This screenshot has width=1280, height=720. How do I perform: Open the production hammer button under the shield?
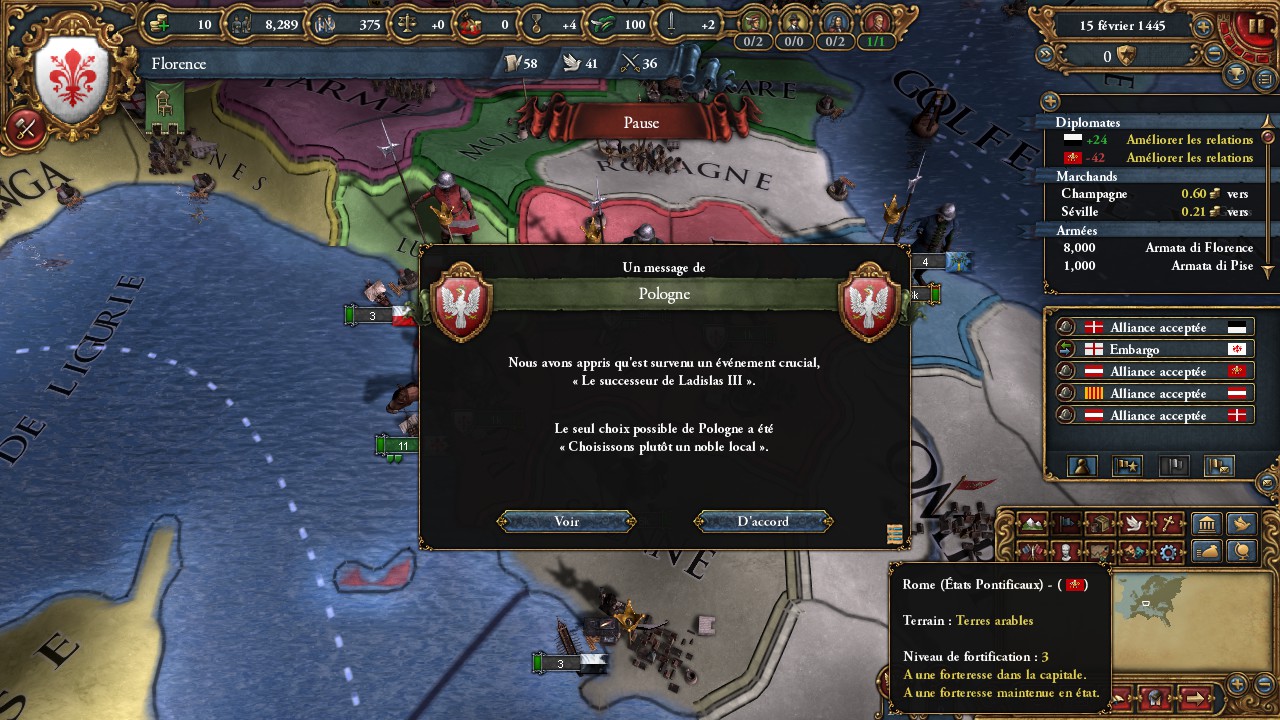[x=25, y=127]
